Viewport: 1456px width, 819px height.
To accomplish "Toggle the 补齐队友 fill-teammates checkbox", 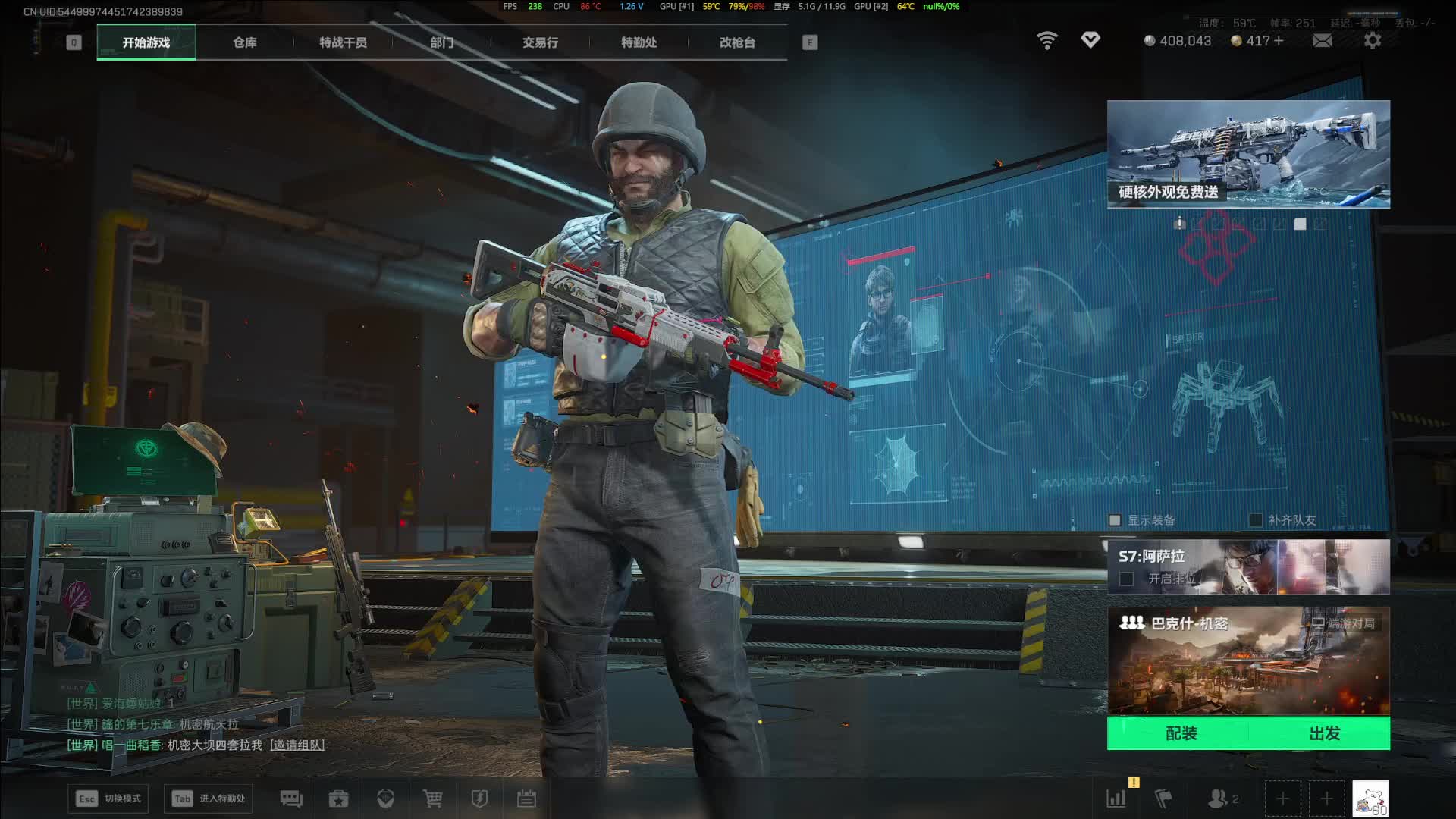I will click(1256, 520).
